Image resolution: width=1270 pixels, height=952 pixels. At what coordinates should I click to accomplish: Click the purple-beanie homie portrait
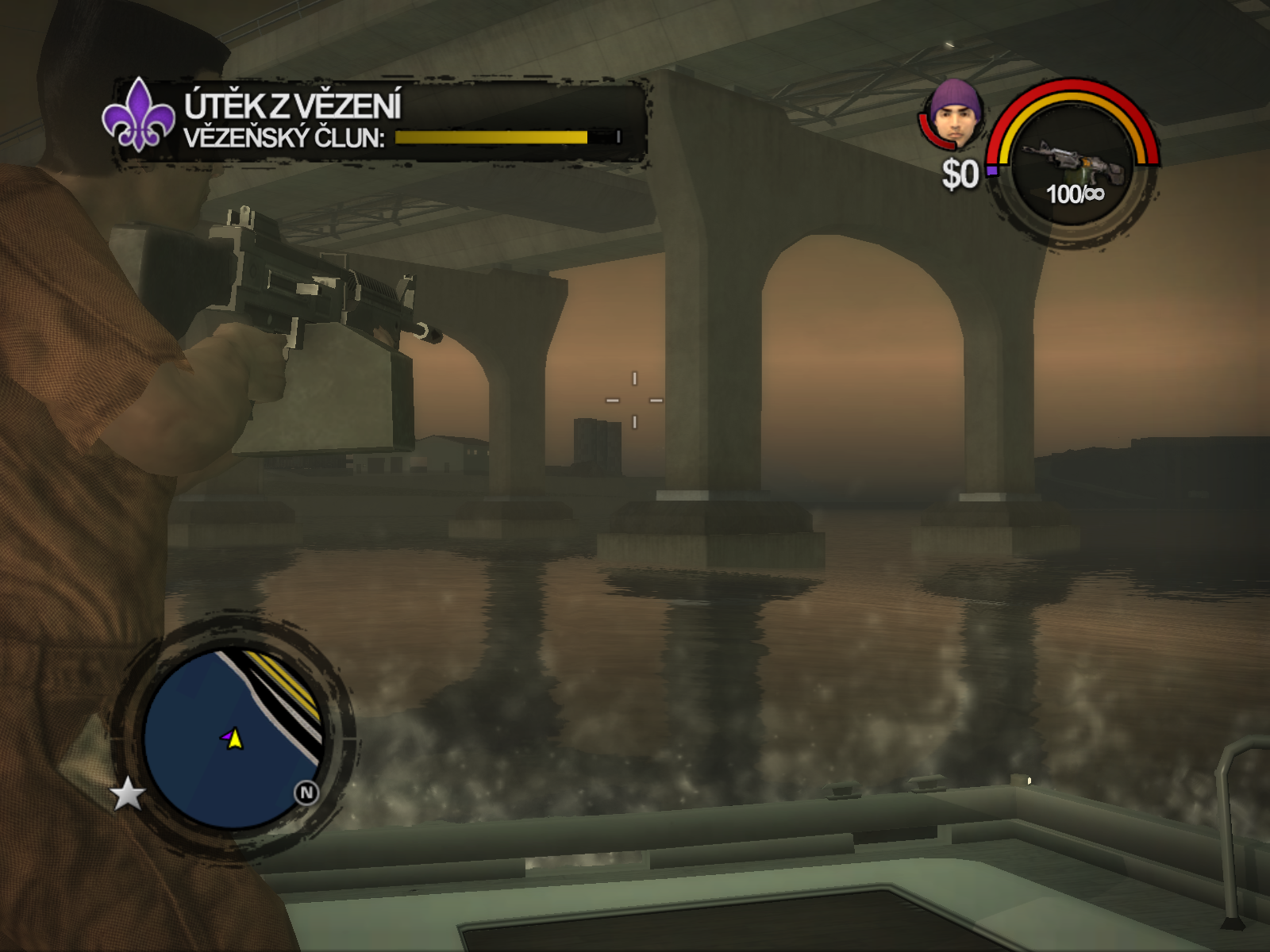tap(956, 115)
